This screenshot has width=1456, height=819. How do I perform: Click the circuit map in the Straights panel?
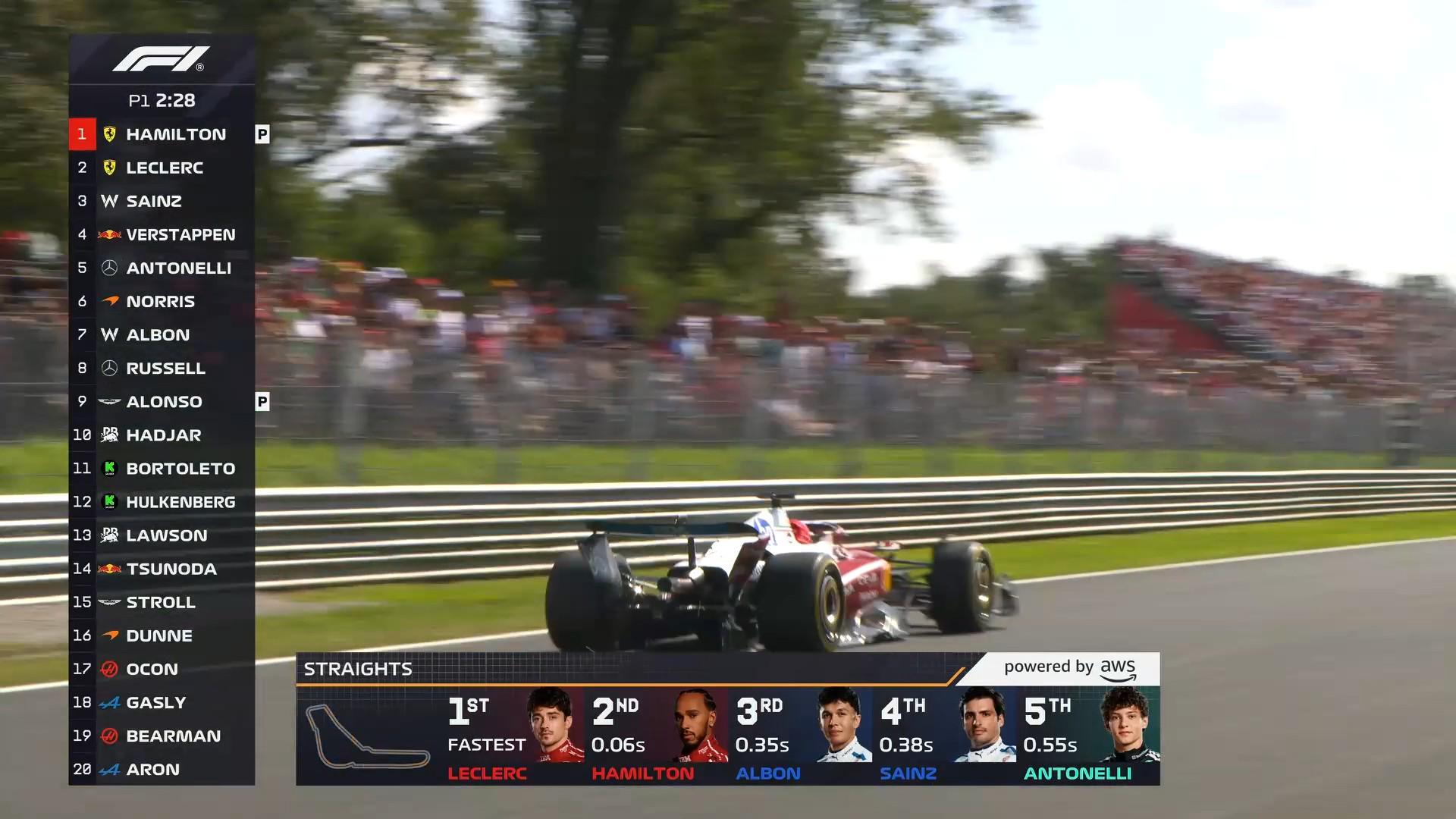[x=367, y=736]
